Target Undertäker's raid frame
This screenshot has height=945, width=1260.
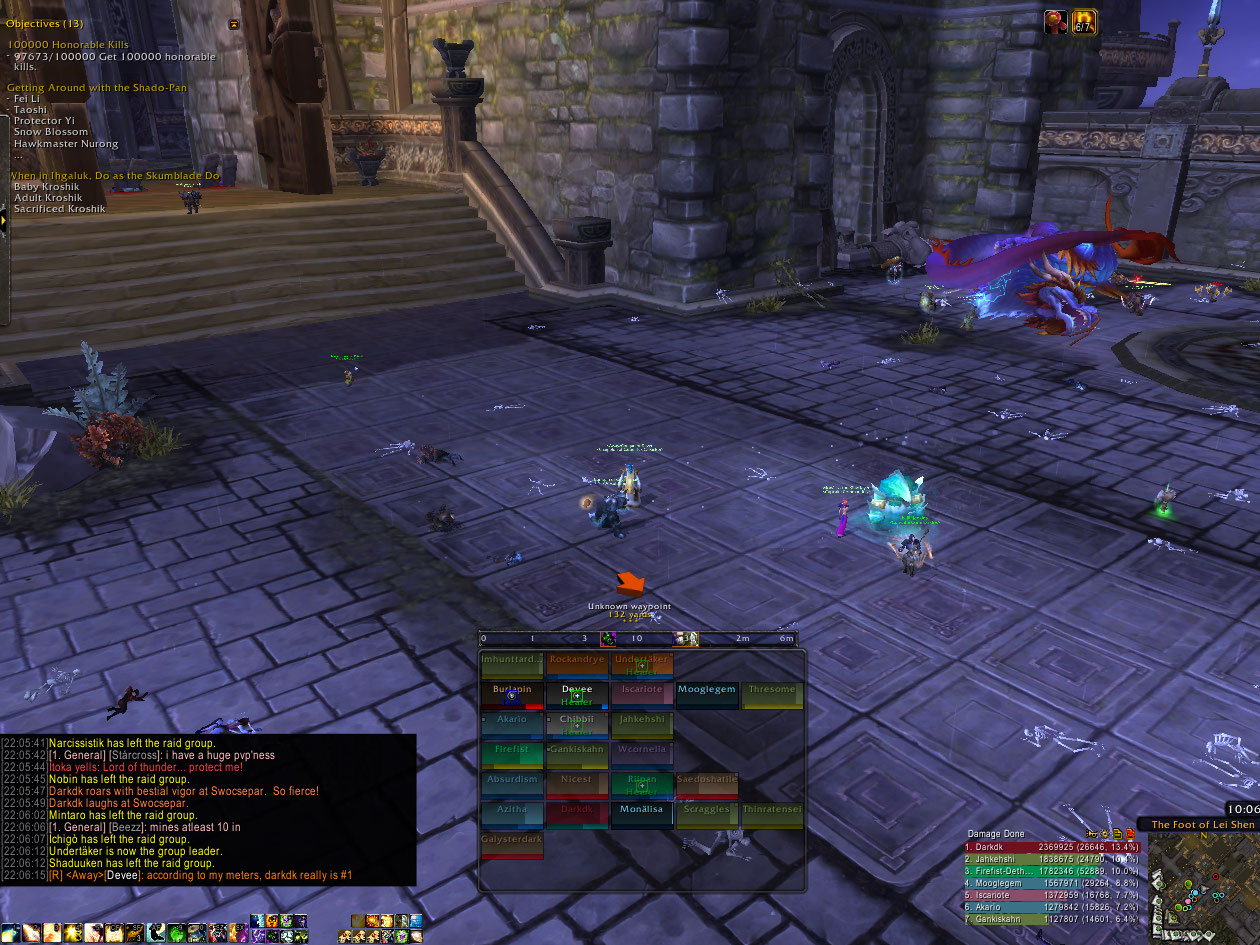641,665
